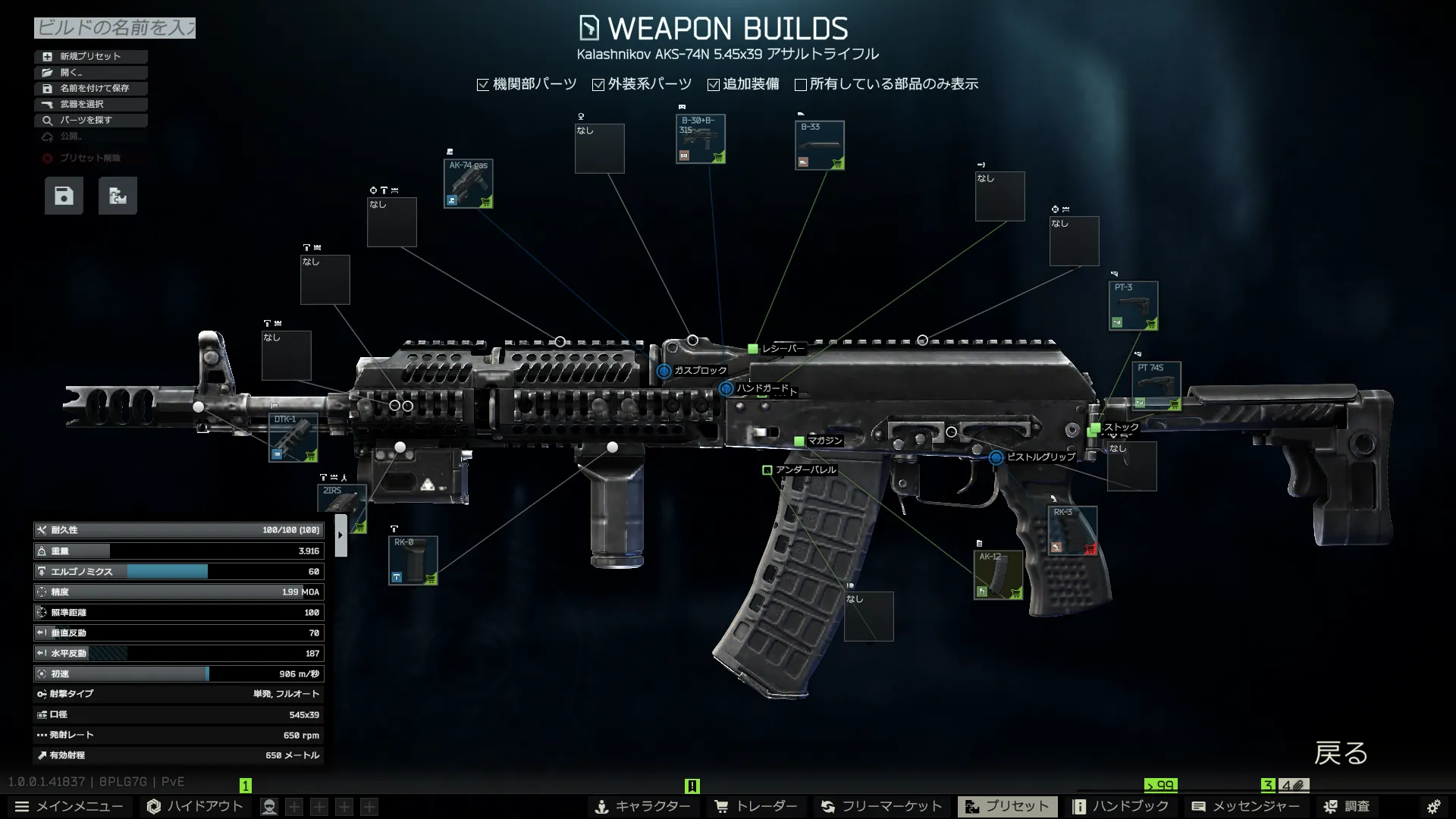This screenshot has height=819, width=1456.
Task: Choose 名前を付けて保存 to save as
Action: pos(90,88)
